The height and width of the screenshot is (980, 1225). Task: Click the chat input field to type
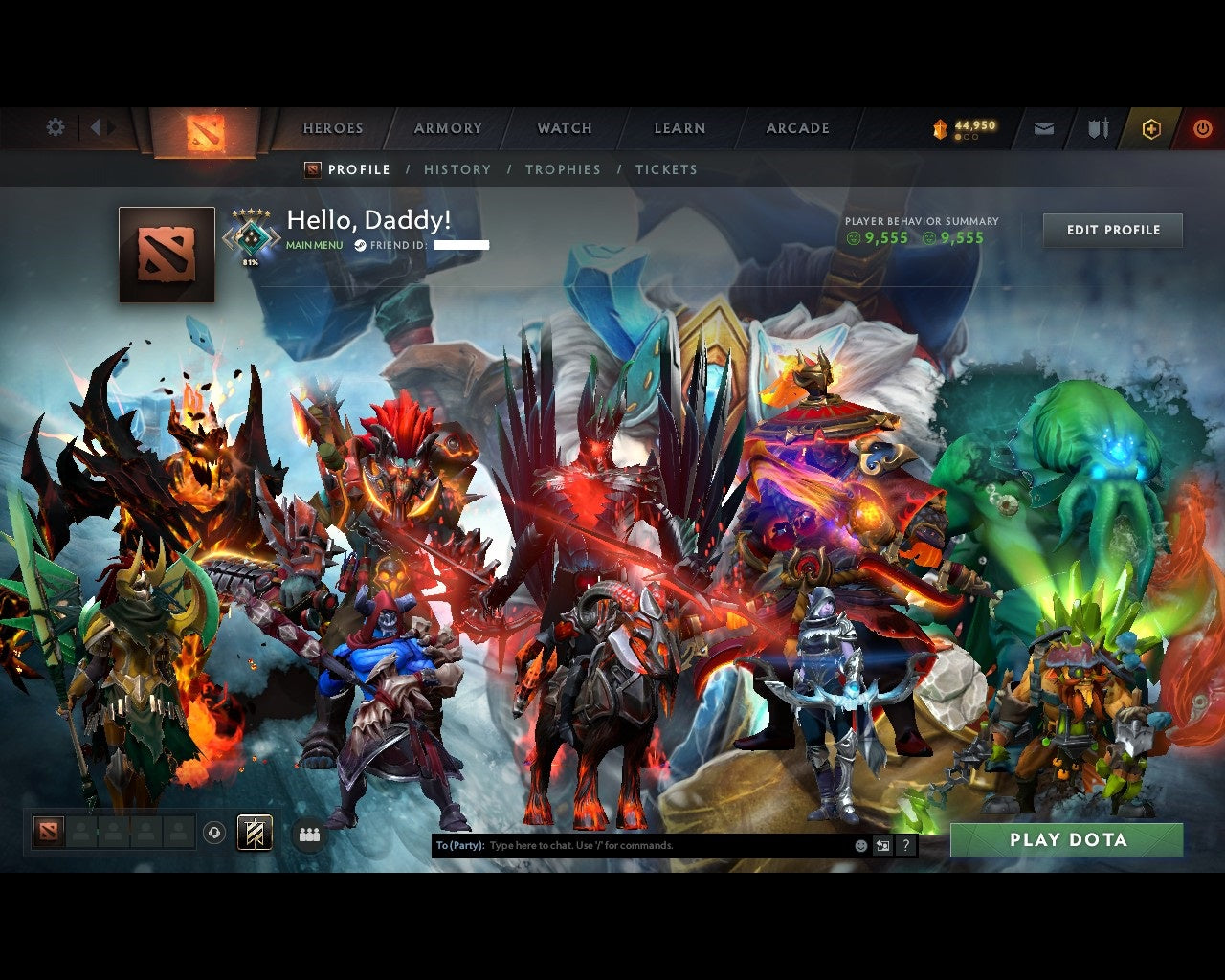(622, 845)
